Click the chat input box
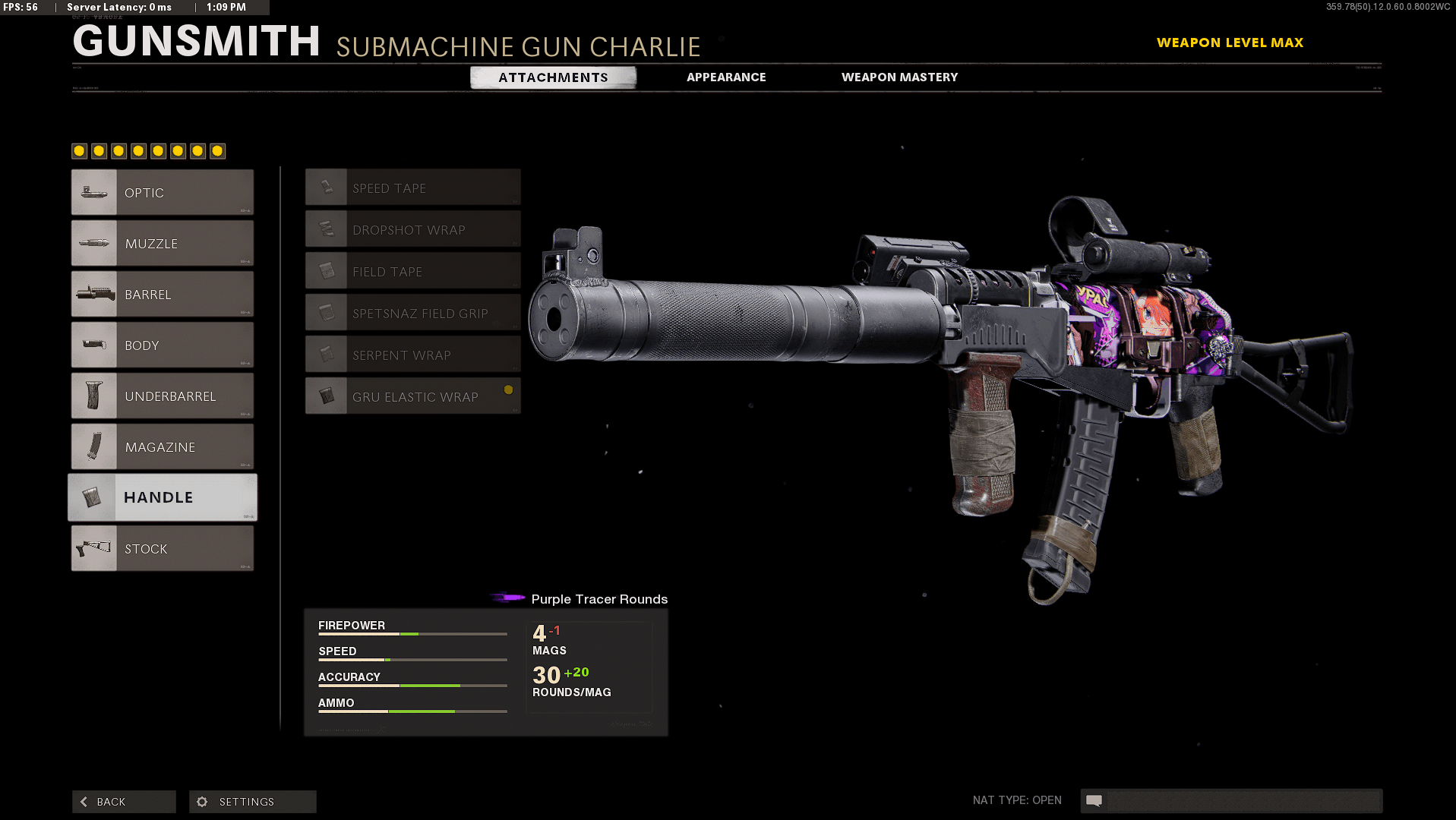This screenshot has height=820, width=1456. [x=1243, y=801]
